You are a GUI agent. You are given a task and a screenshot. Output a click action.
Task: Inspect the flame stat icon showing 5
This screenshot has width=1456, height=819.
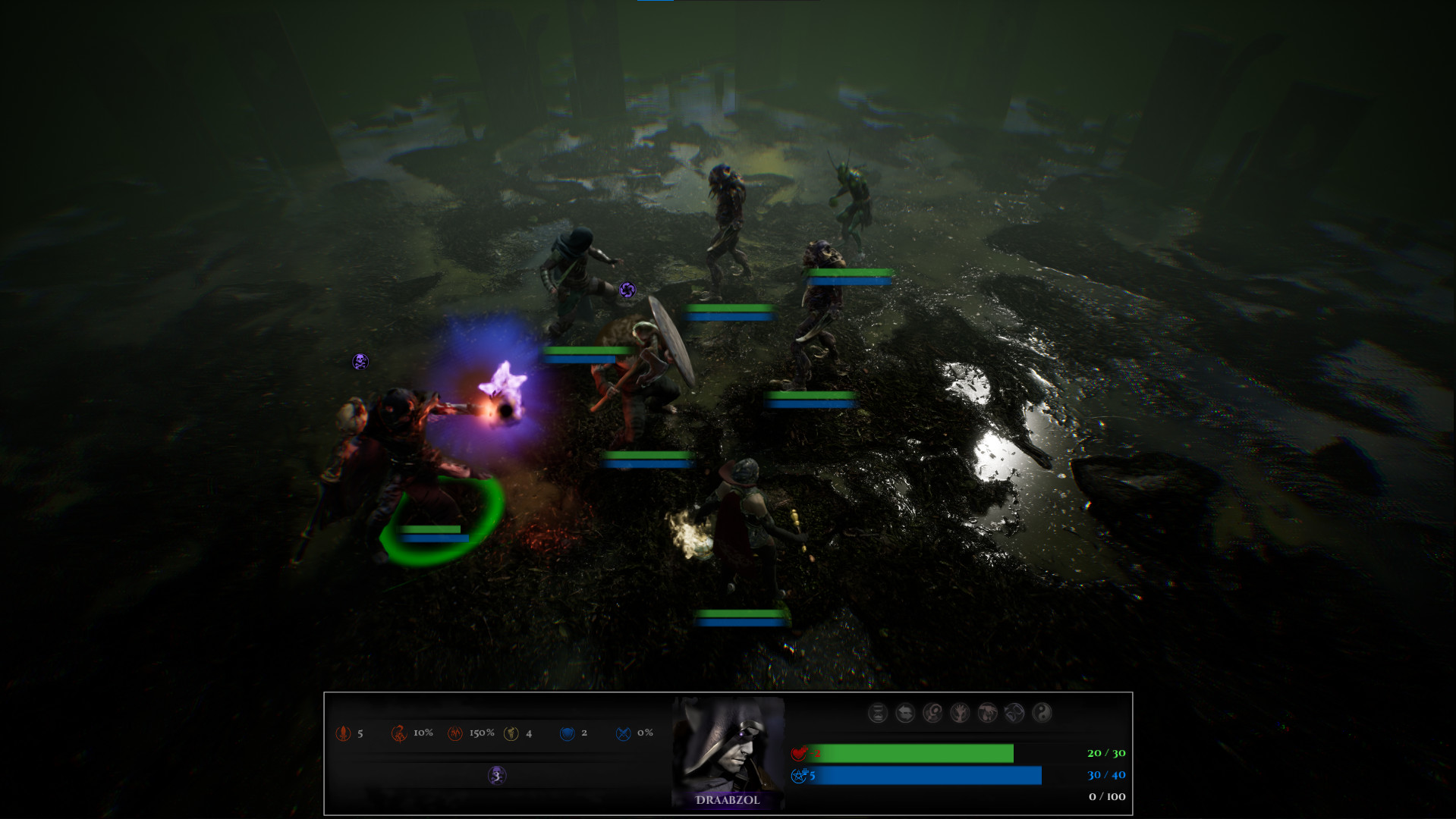(343, 733)
